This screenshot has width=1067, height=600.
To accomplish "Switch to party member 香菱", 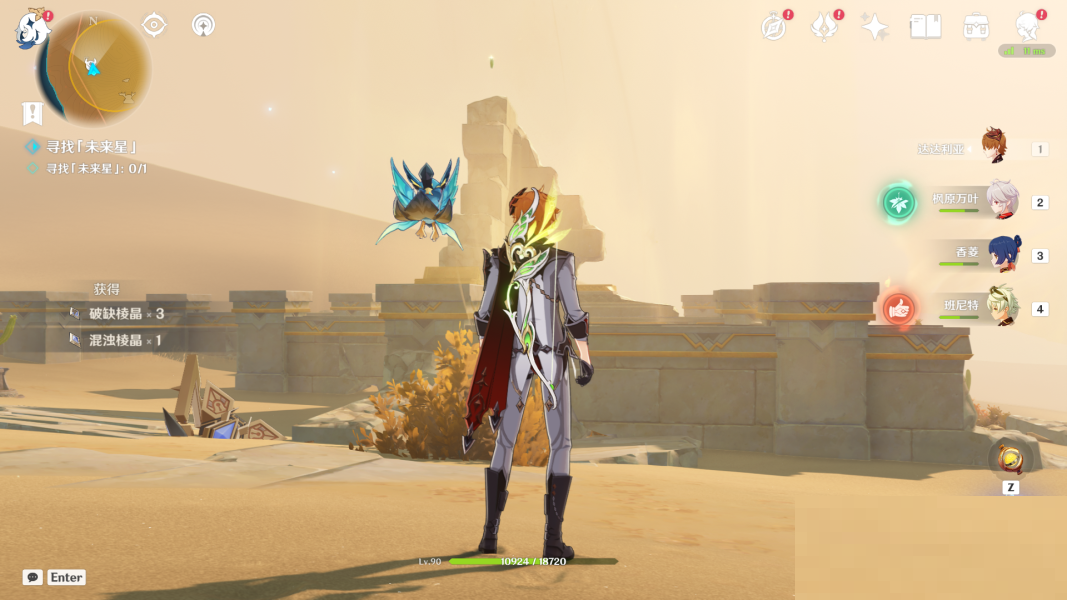I will [x=1004, y=253].
